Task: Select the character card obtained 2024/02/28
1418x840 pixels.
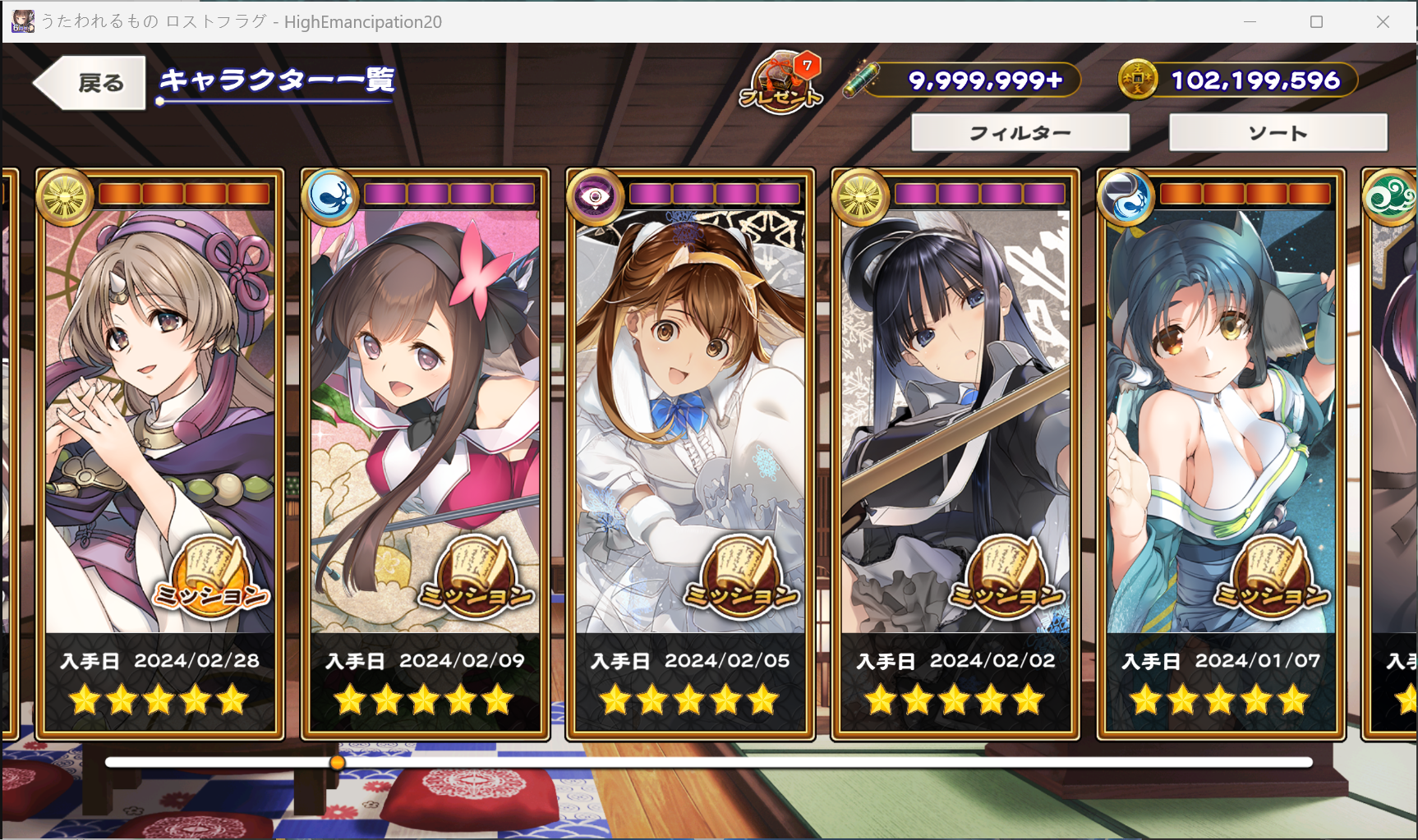Action: coord(159,394)
